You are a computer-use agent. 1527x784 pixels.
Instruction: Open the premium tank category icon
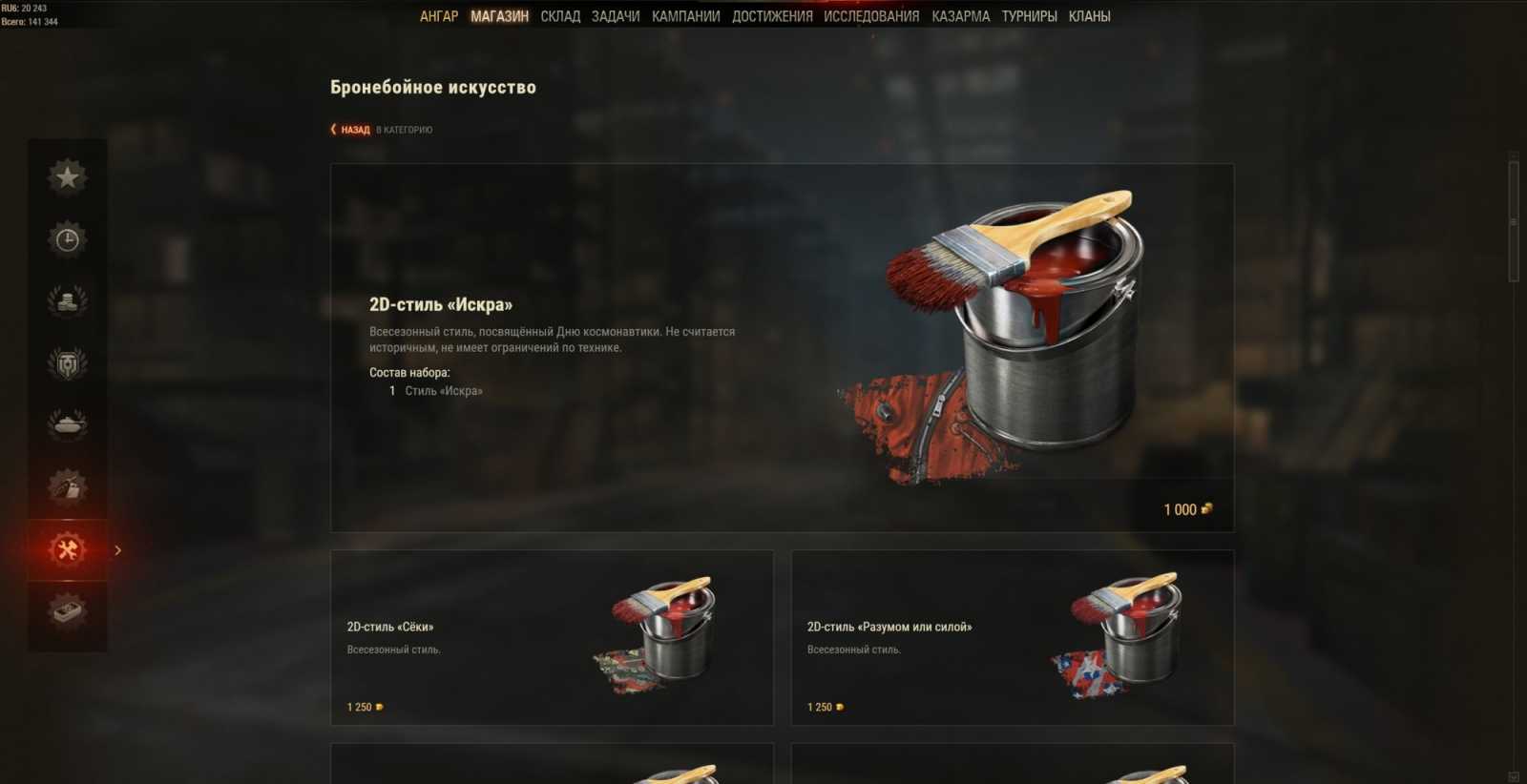(x=67, y=425)
